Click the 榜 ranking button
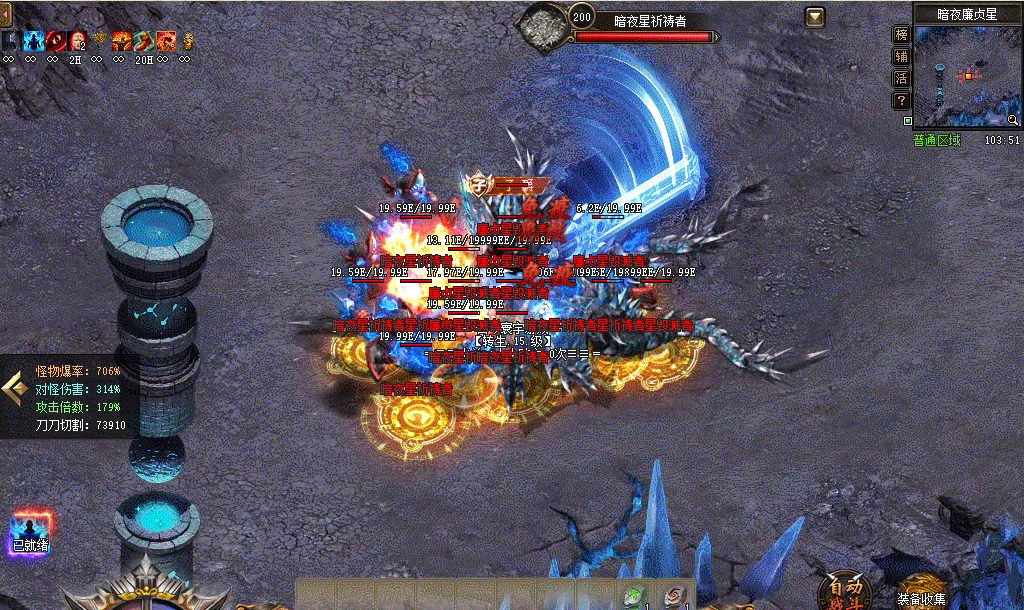Screen dimensions: 1024x610 pyautogui.click(x=901, y=35)
